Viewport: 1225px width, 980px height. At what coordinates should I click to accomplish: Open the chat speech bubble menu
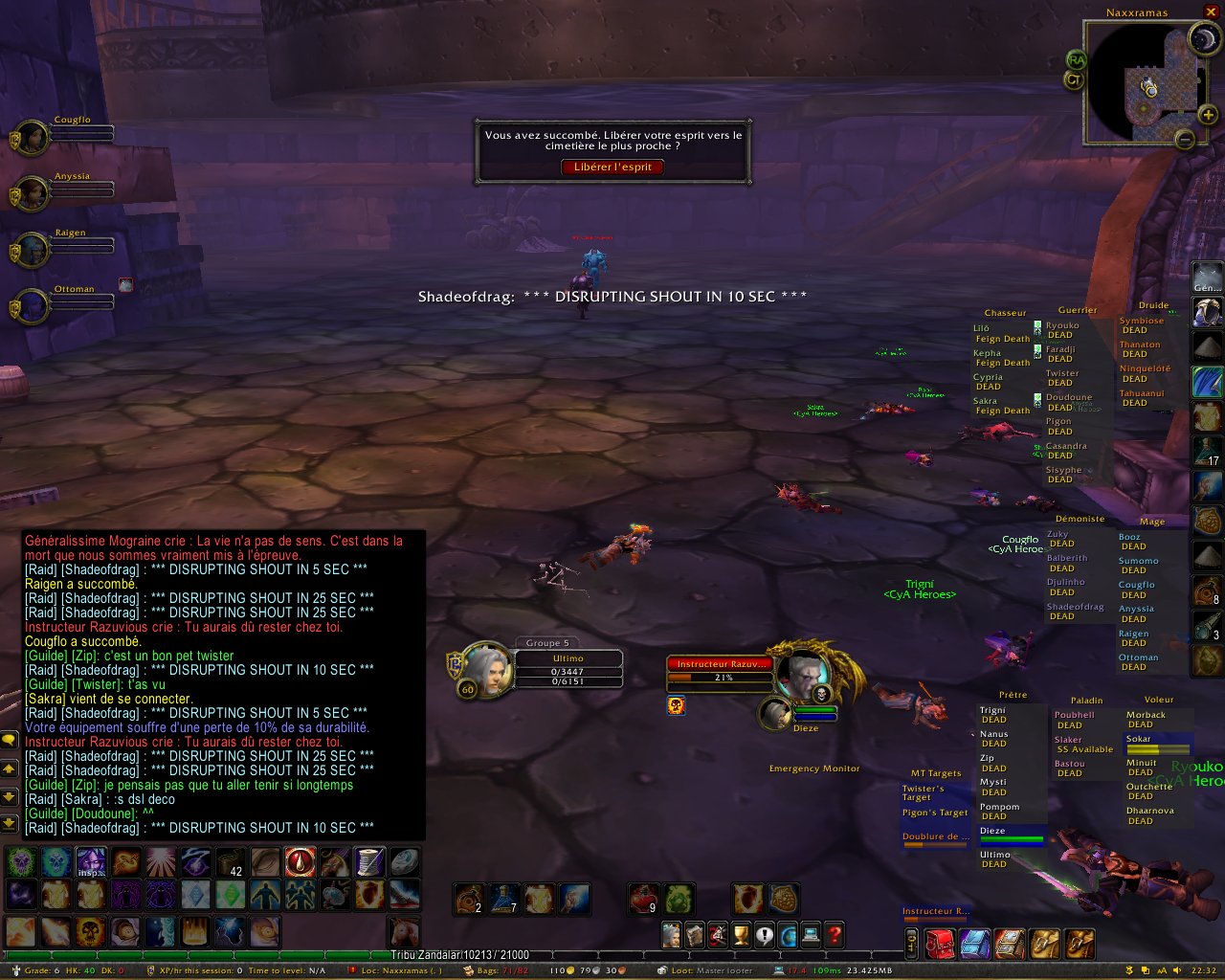click(9, 740)
